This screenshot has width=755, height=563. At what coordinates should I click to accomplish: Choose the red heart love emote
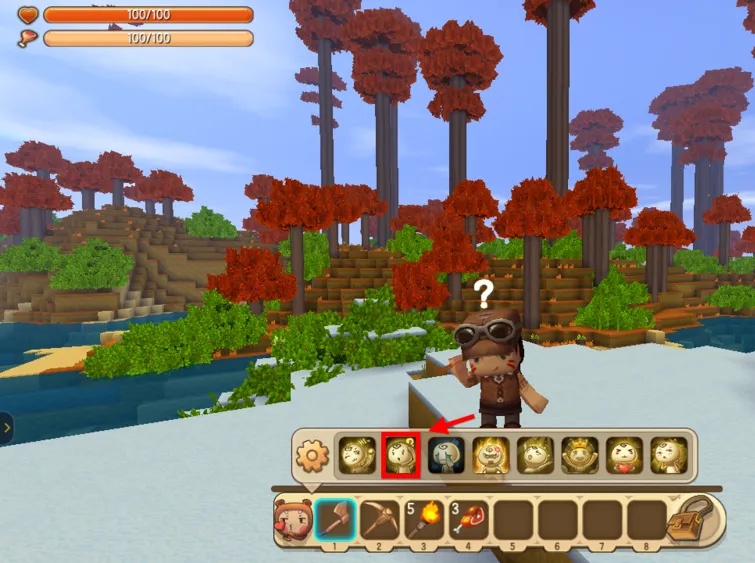pyautogui.click(x=623, y=456)
